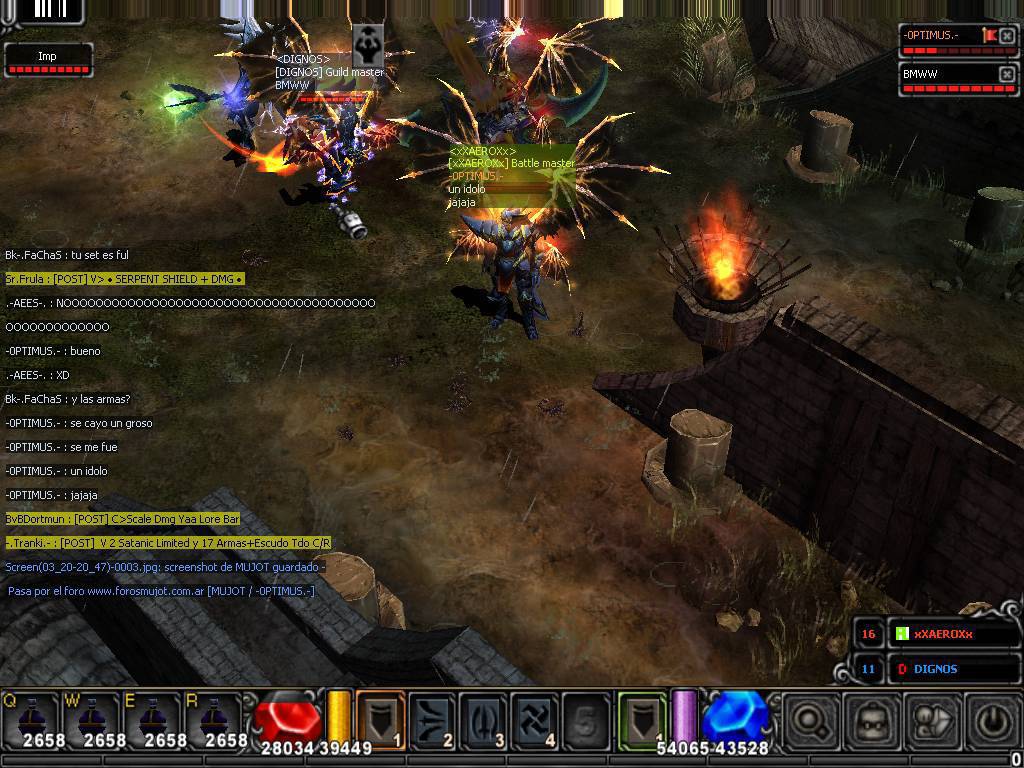
Task: Select the Imp pet status panel
Action: point(48,59)
